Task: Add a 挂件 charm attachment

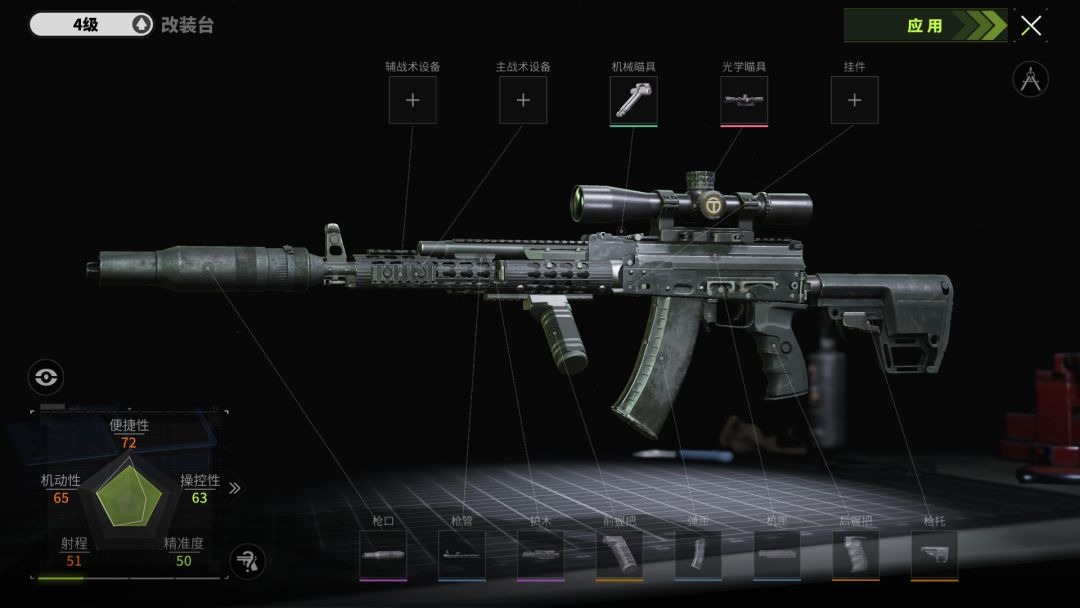Action: tap(855, 100)
